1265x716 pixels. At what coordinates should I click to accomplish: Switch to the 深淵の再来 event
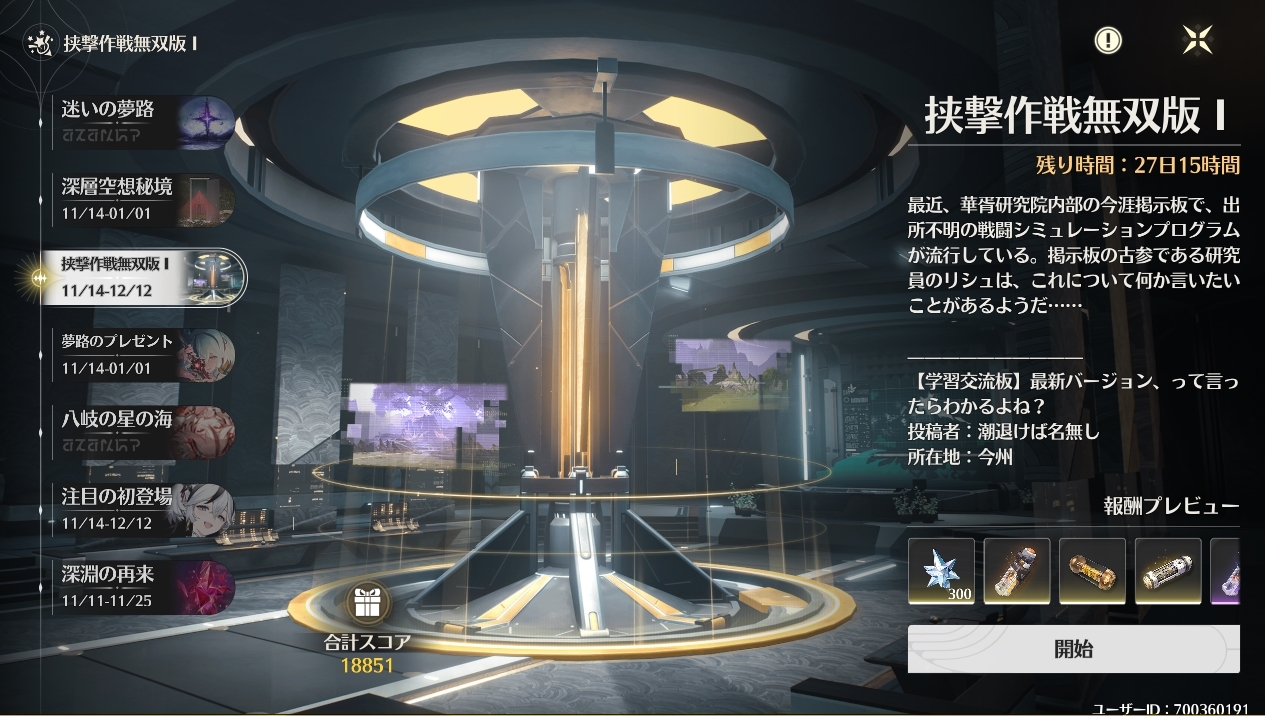[x=146, y=587]
